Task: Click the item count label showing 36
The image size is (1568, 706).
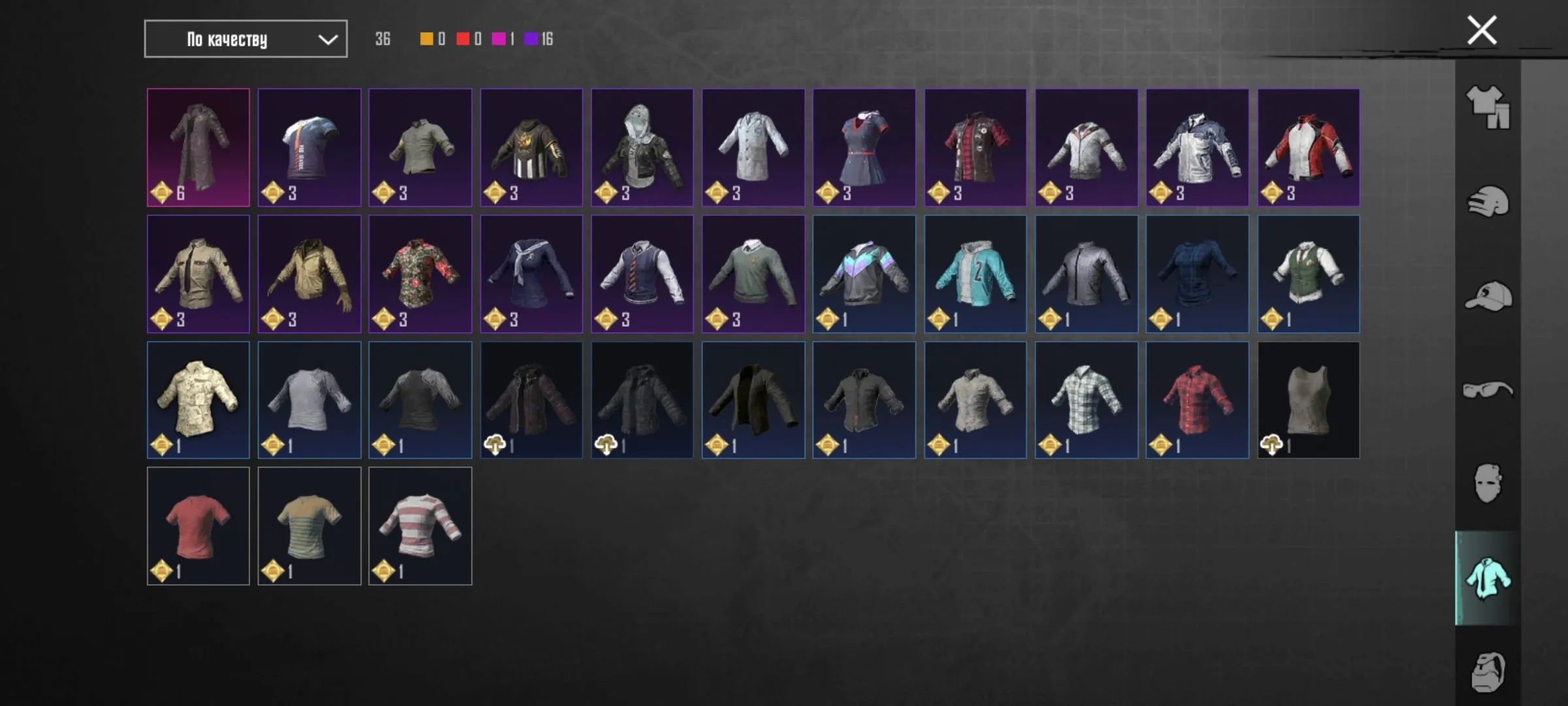Action: pos(384,39)
